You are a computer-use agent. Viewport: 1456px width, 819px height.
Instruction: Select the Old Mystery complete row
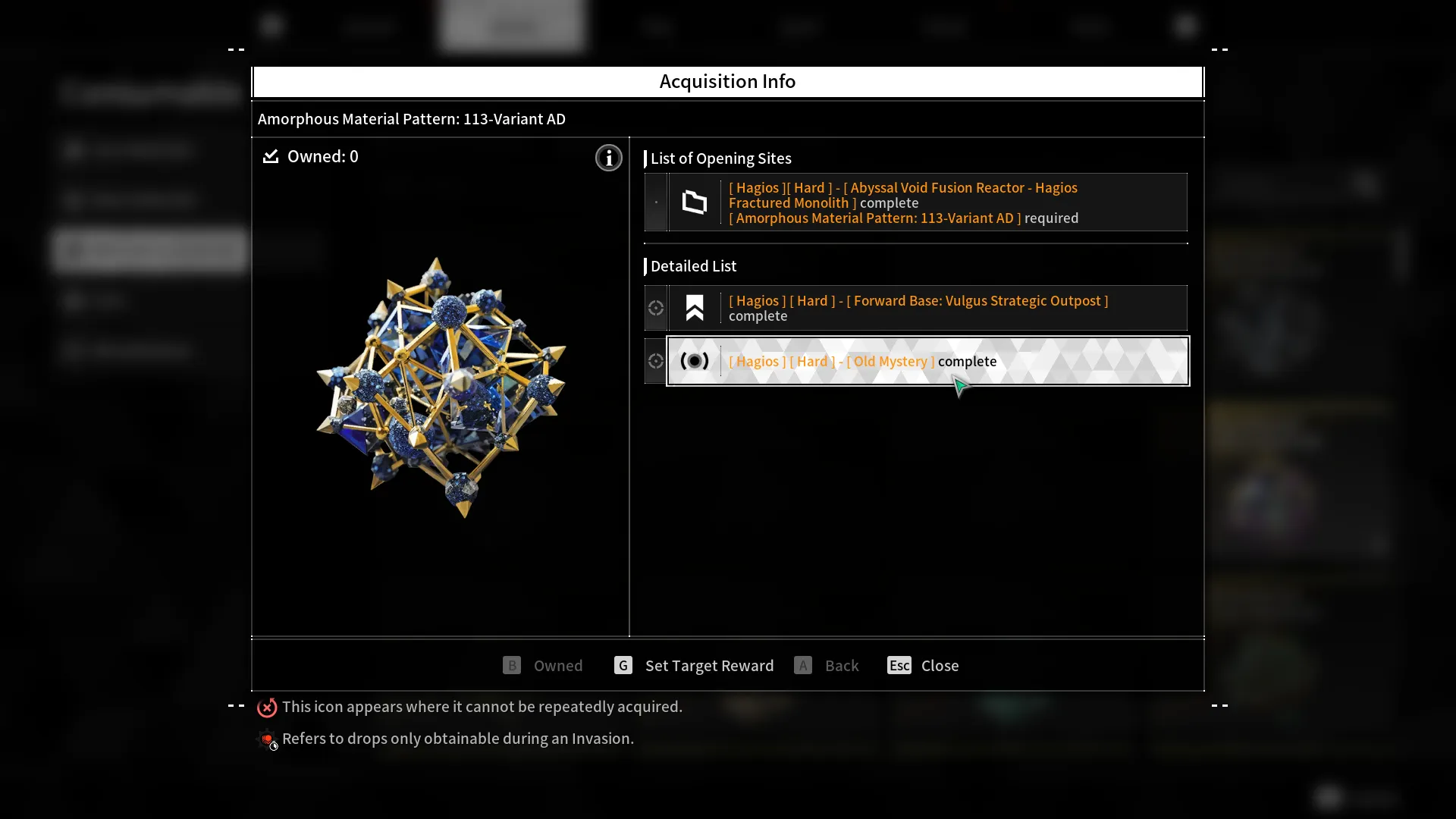(927, 362)
